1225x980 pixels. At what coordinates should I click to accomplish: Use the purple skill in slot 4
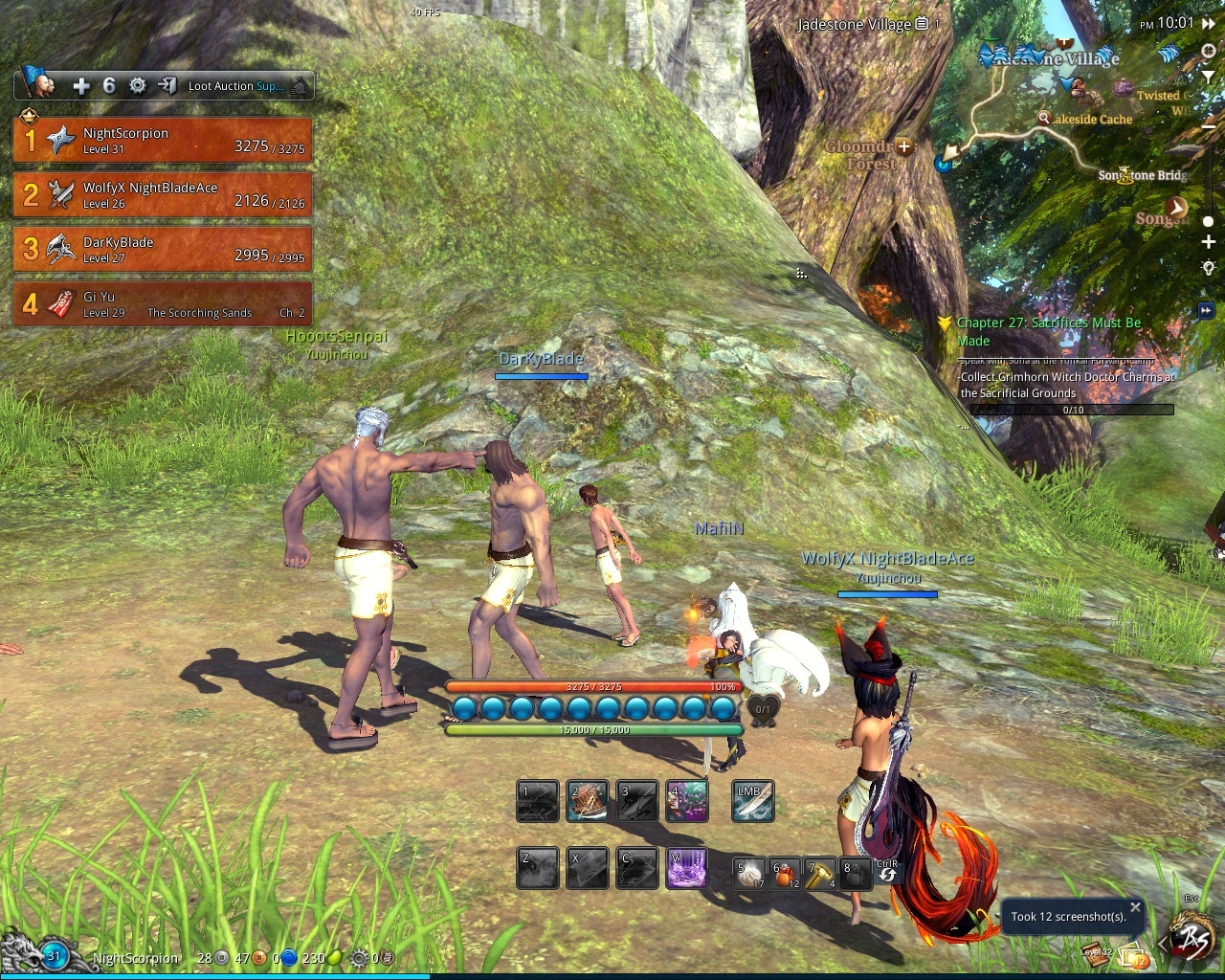point(686,802)
